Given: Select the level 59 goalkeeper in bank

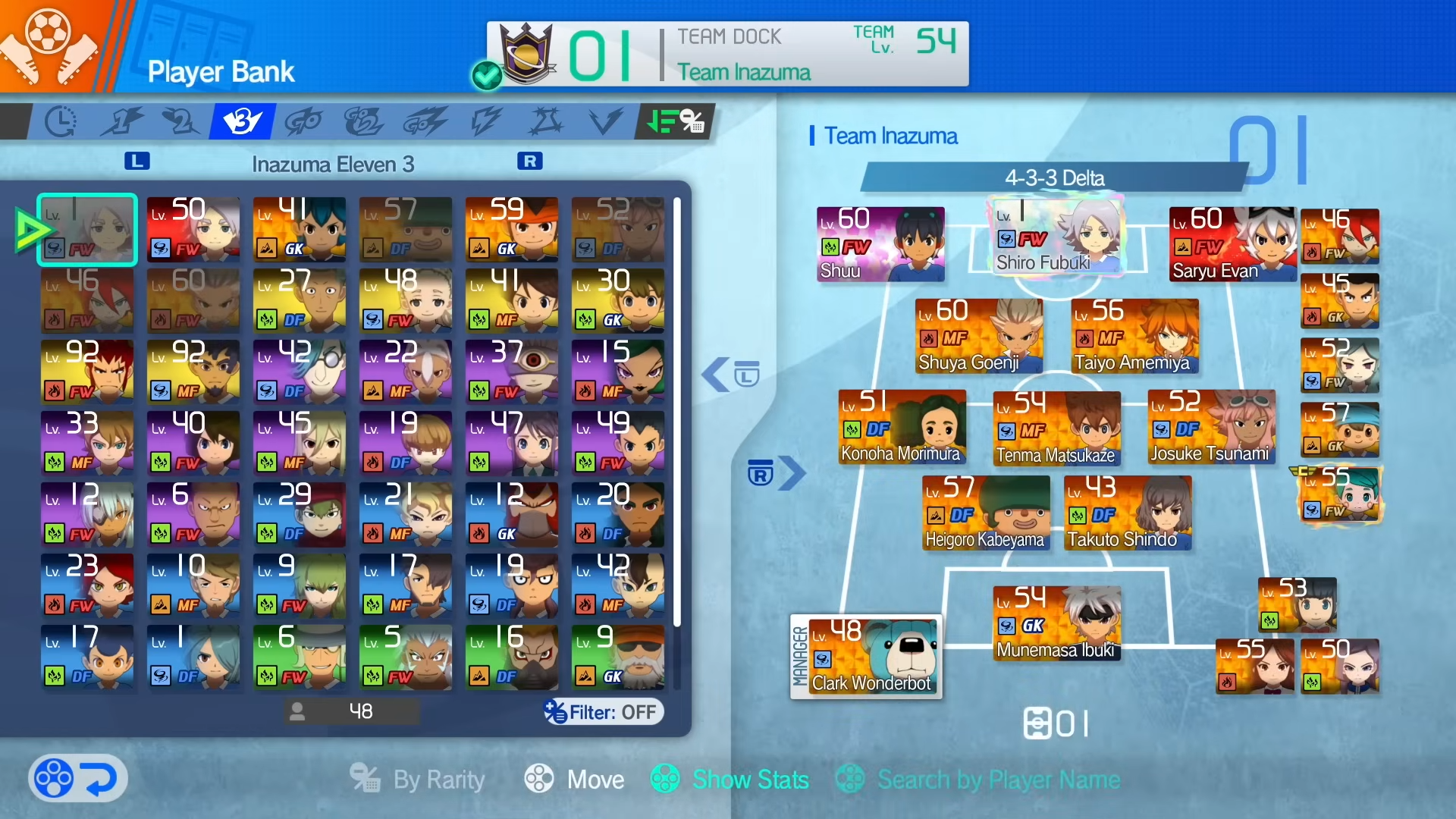Looking at the screenshot, I should click(x=511, y=229).
